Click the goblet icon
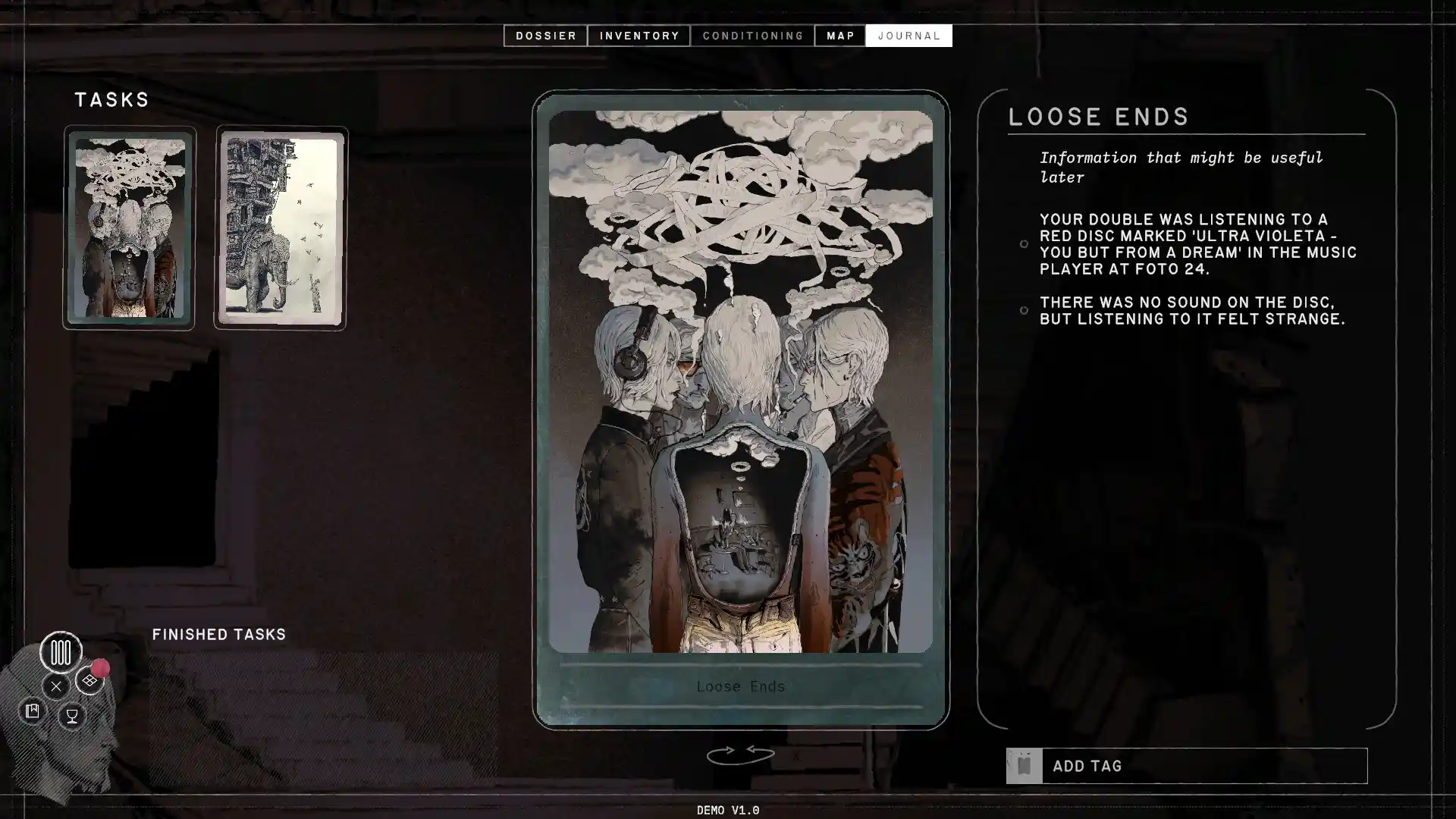Screen dimensions: 1456x819 coord(72,715)
